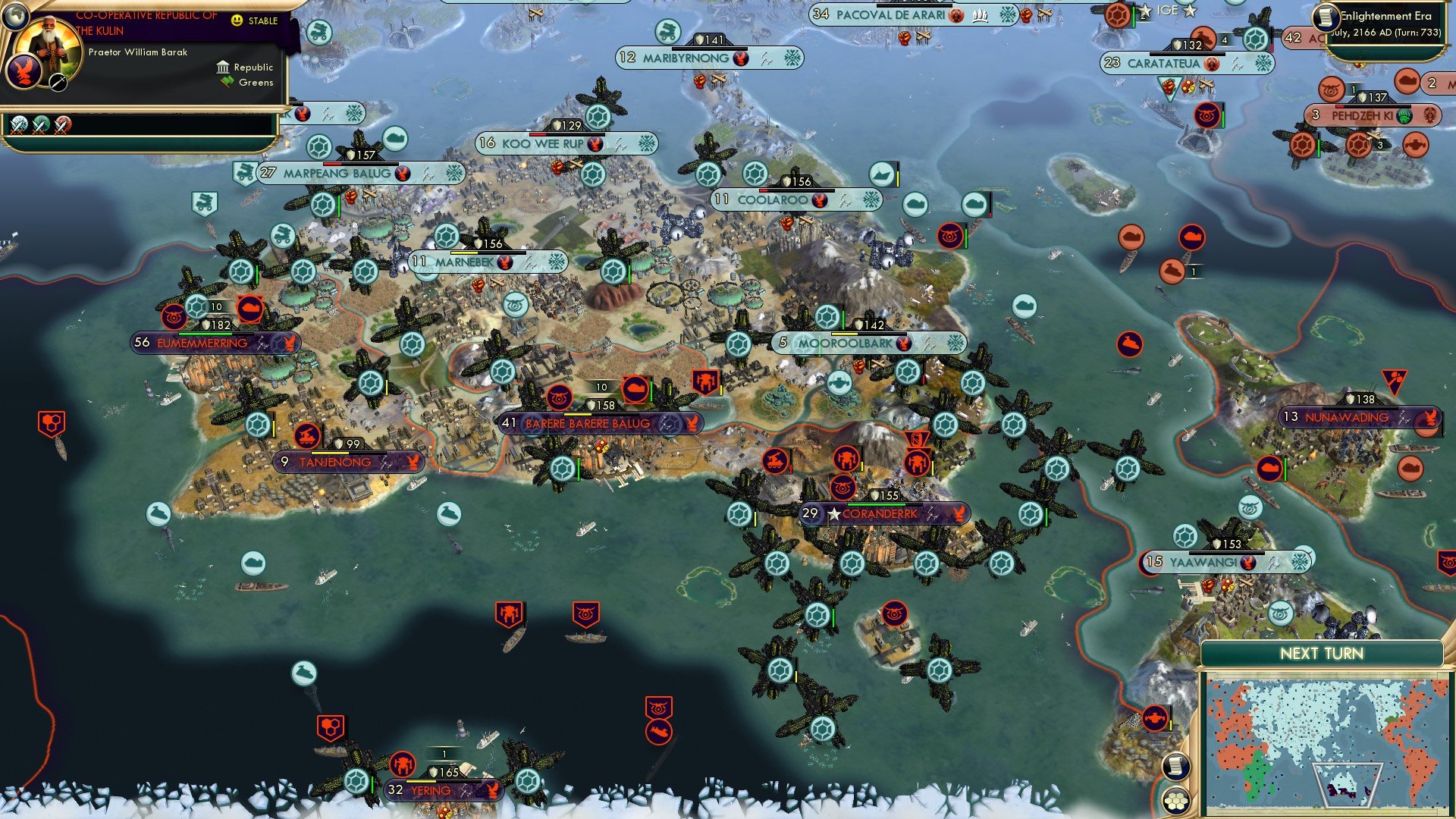1456x819 pixels.
Task: Toggle the strategic view hex icon
Action: click(x=1176, y=802)
